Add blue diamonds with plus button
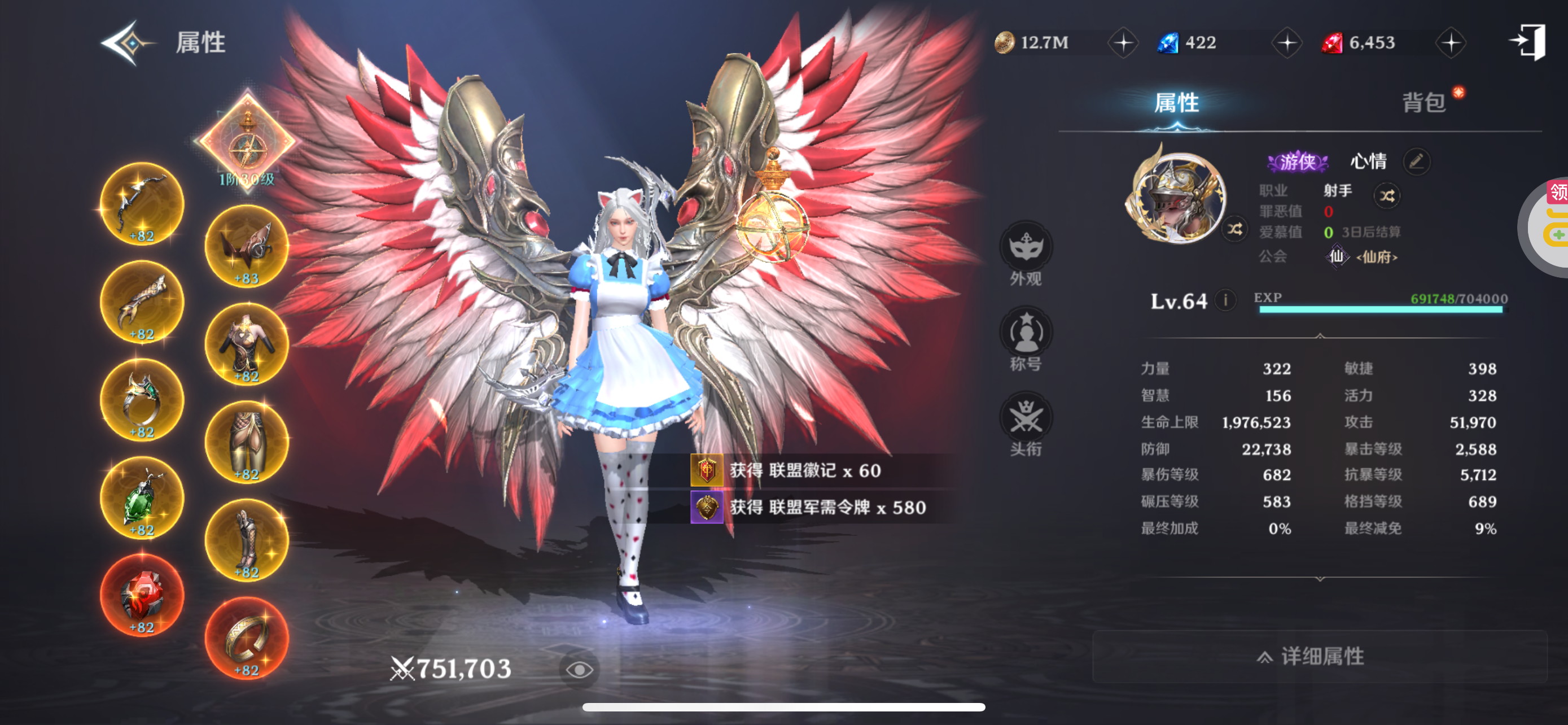 click(1287, 42)
